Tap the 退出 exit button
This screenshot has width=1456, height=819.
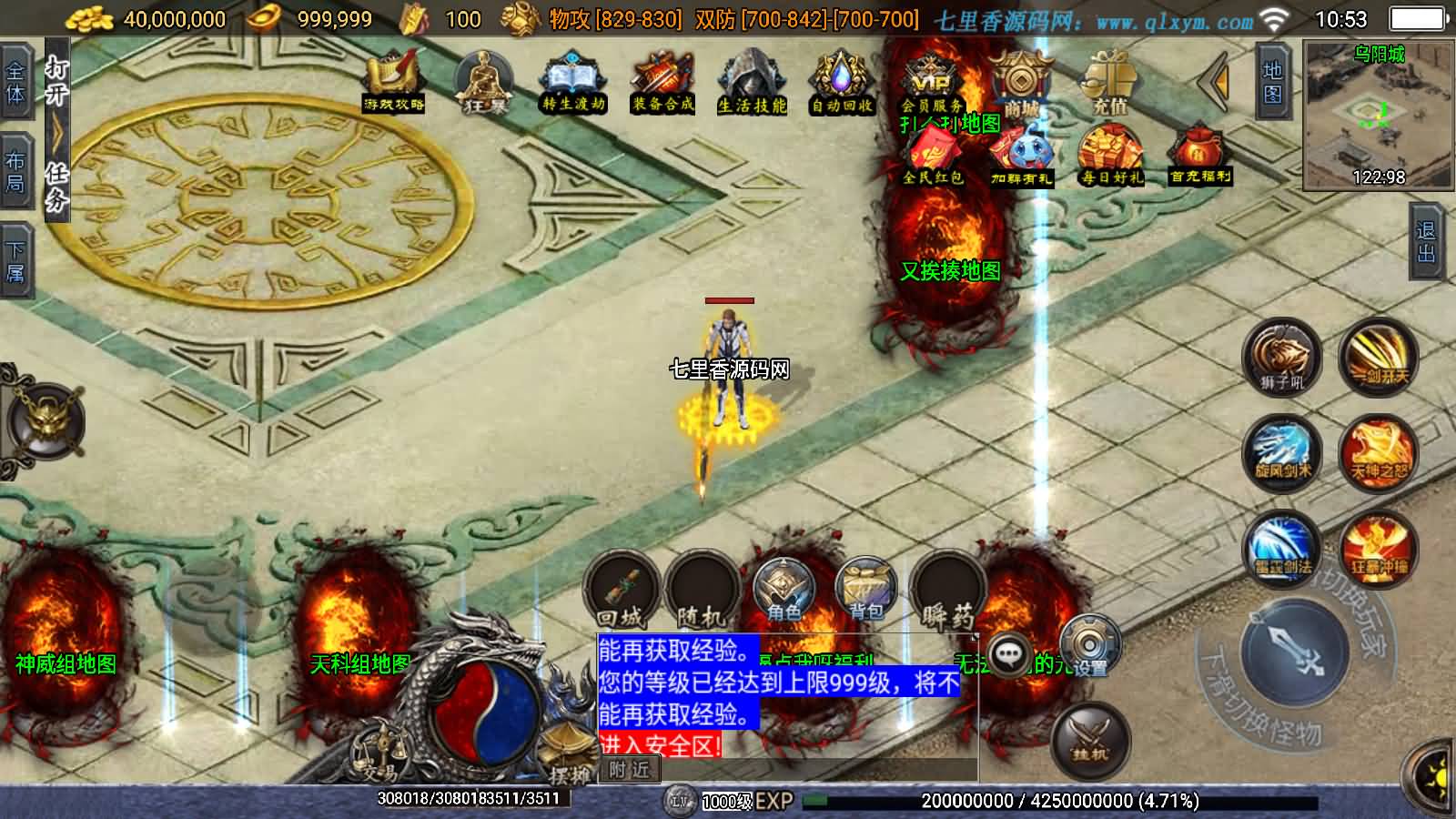(x=1425, y=241)
